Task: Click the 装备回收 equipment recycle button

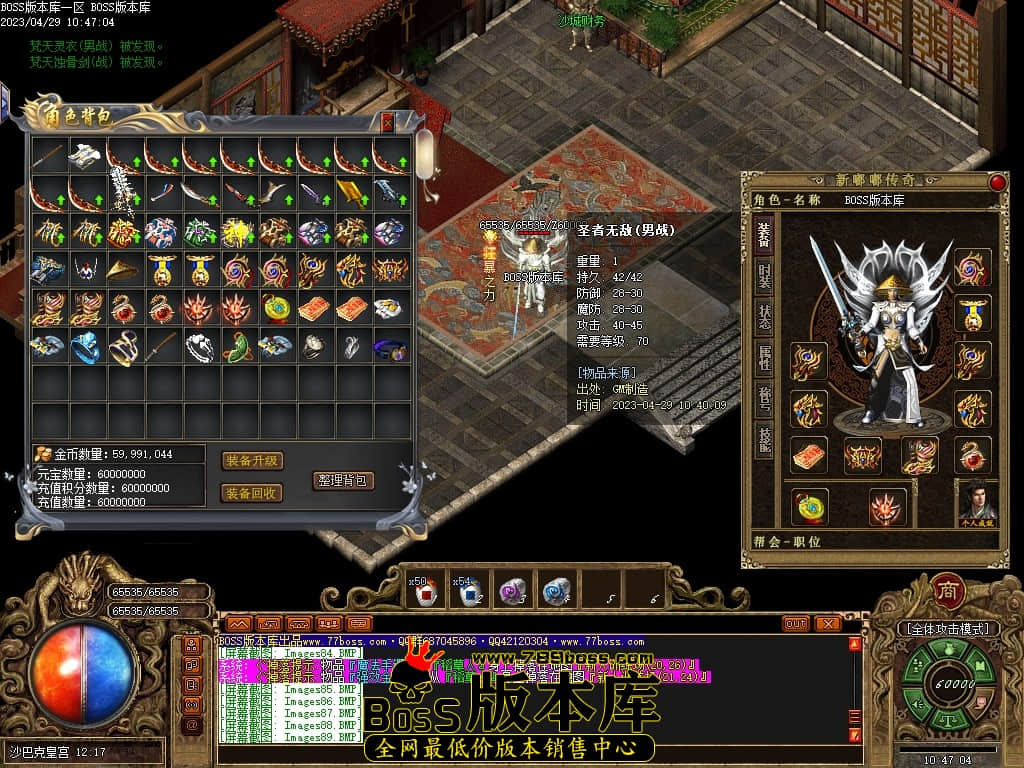Action: 252,493
